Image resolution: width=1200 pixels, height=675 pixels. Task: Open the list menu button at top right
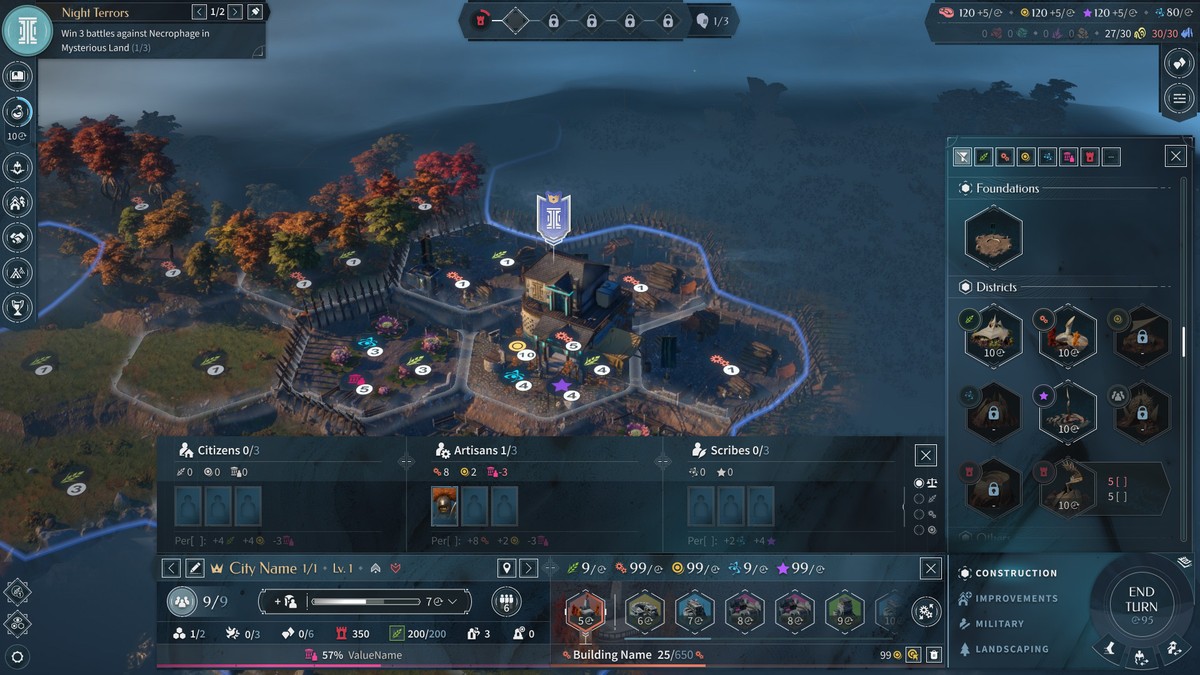pos(1180,98)
